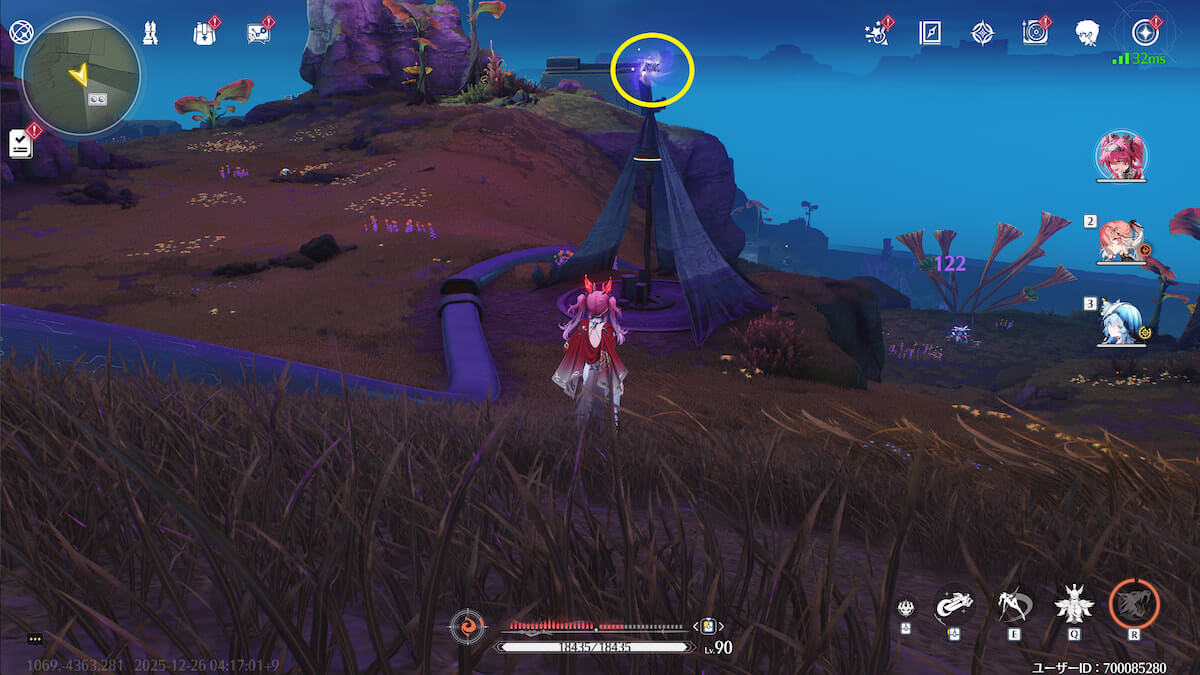
Task: Open the round star menu icon
Action: (x=1139, y=28)
